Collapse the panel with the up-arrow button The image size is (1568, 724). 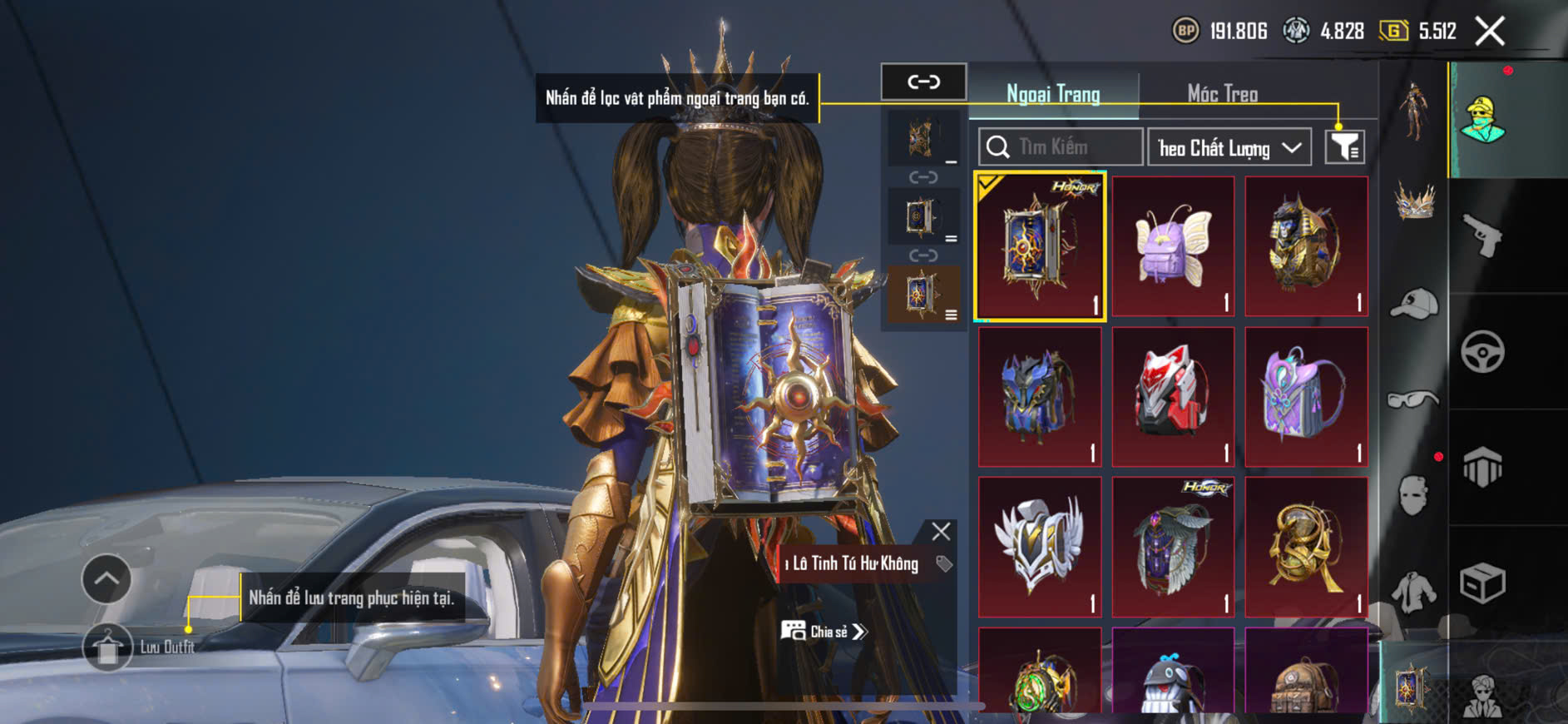coord(106,578)
